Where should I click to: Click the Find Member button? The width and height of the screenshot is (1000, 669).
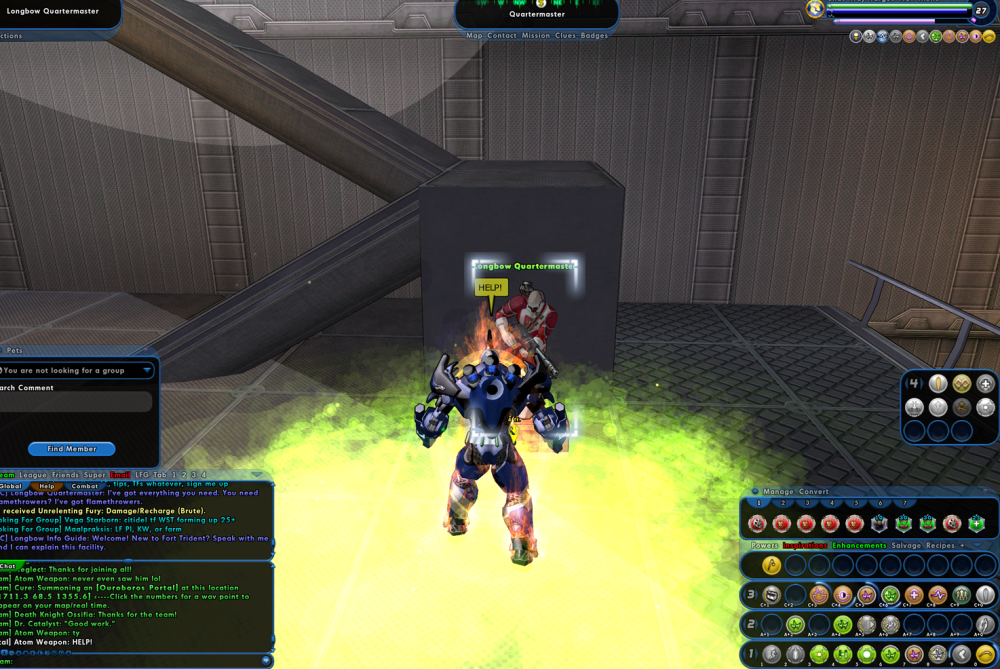(71, 449)
